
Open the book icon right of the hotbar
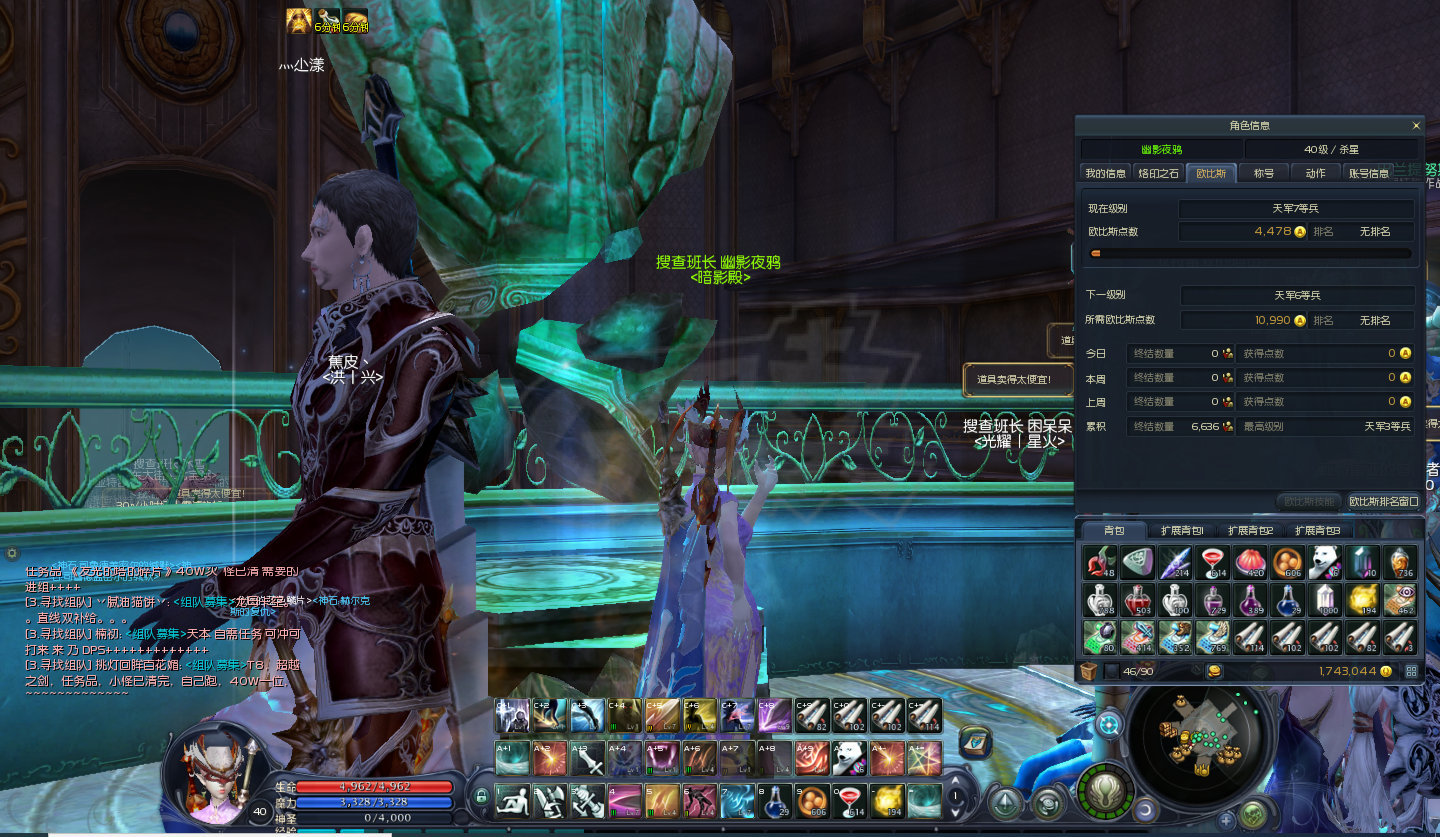(974, 741)
